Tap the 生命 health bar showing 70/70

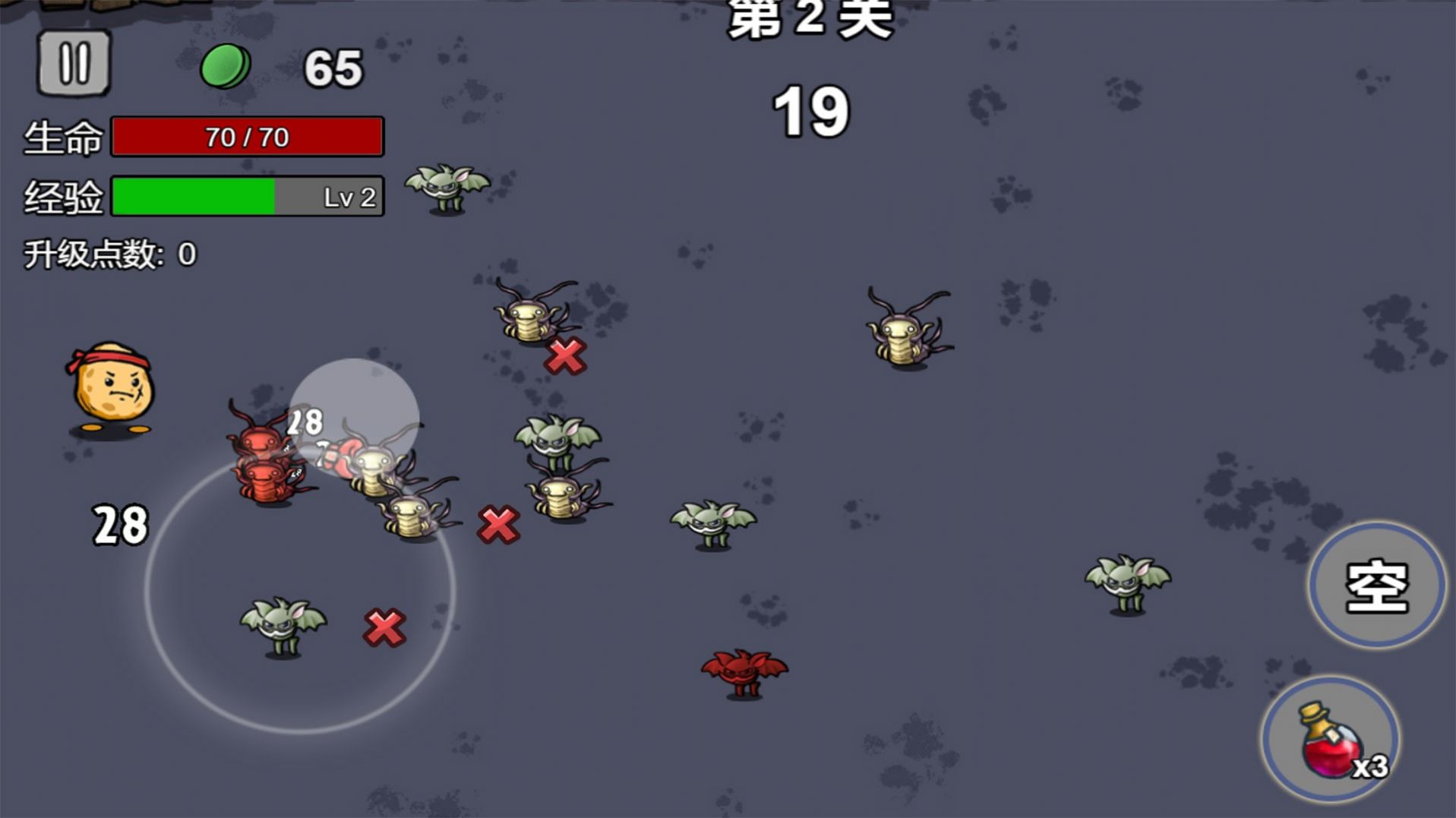pos(247,137)
